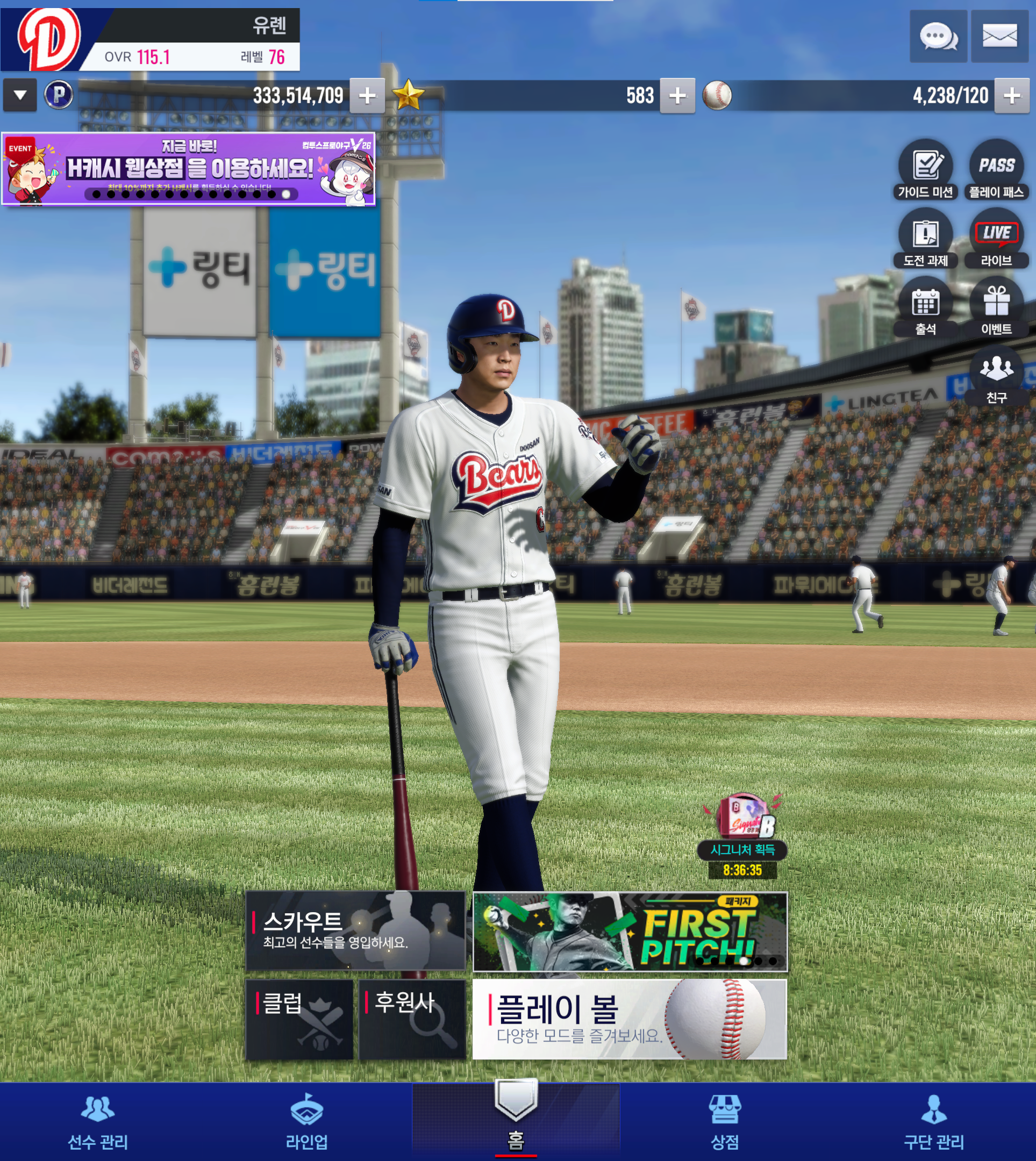This screenshot has height=1161, width=1036.
Task: Add more star currency
Action: [x=677, y=96]
